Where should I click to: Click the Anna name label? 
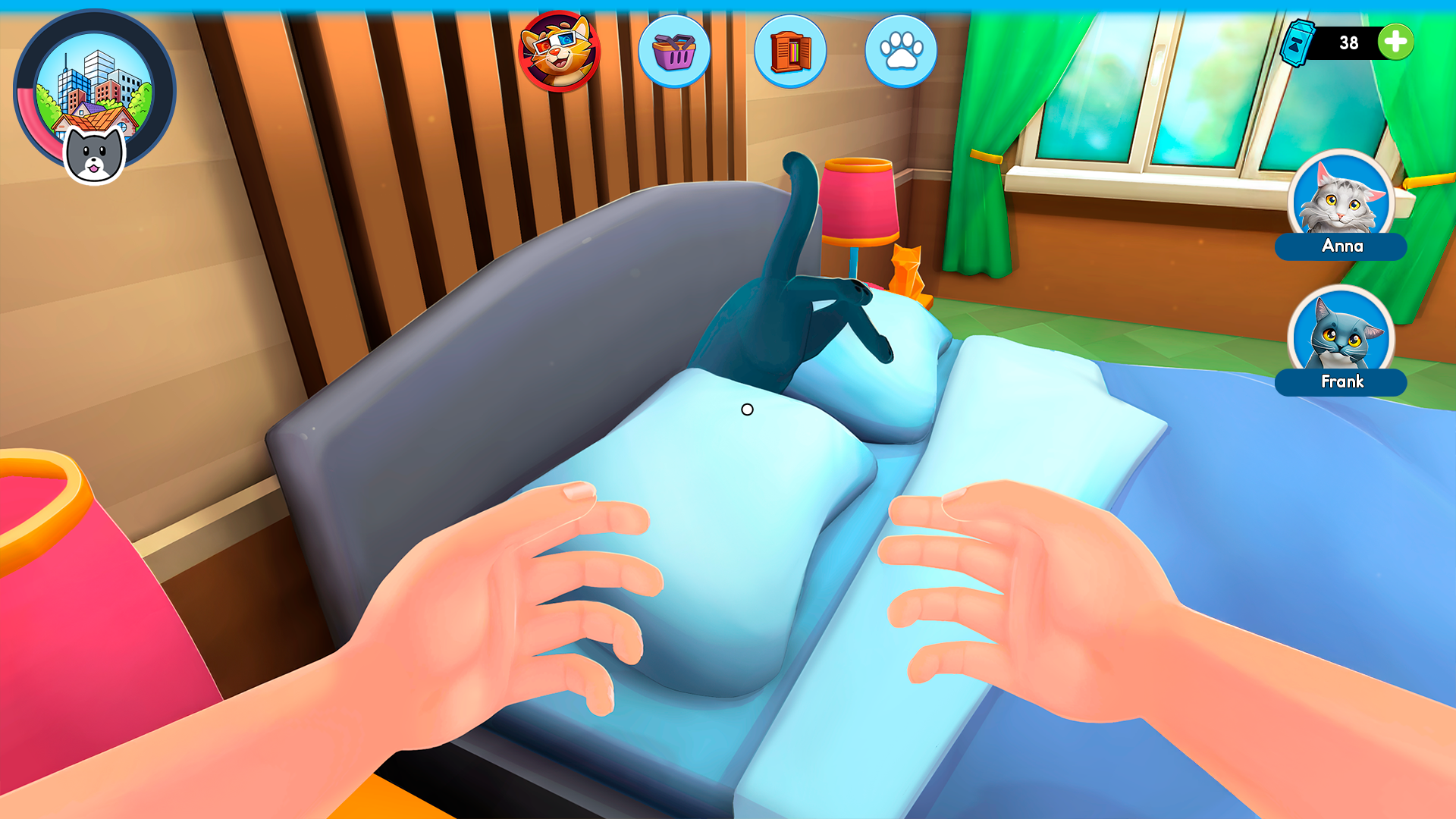click(x=1341, y=246)
